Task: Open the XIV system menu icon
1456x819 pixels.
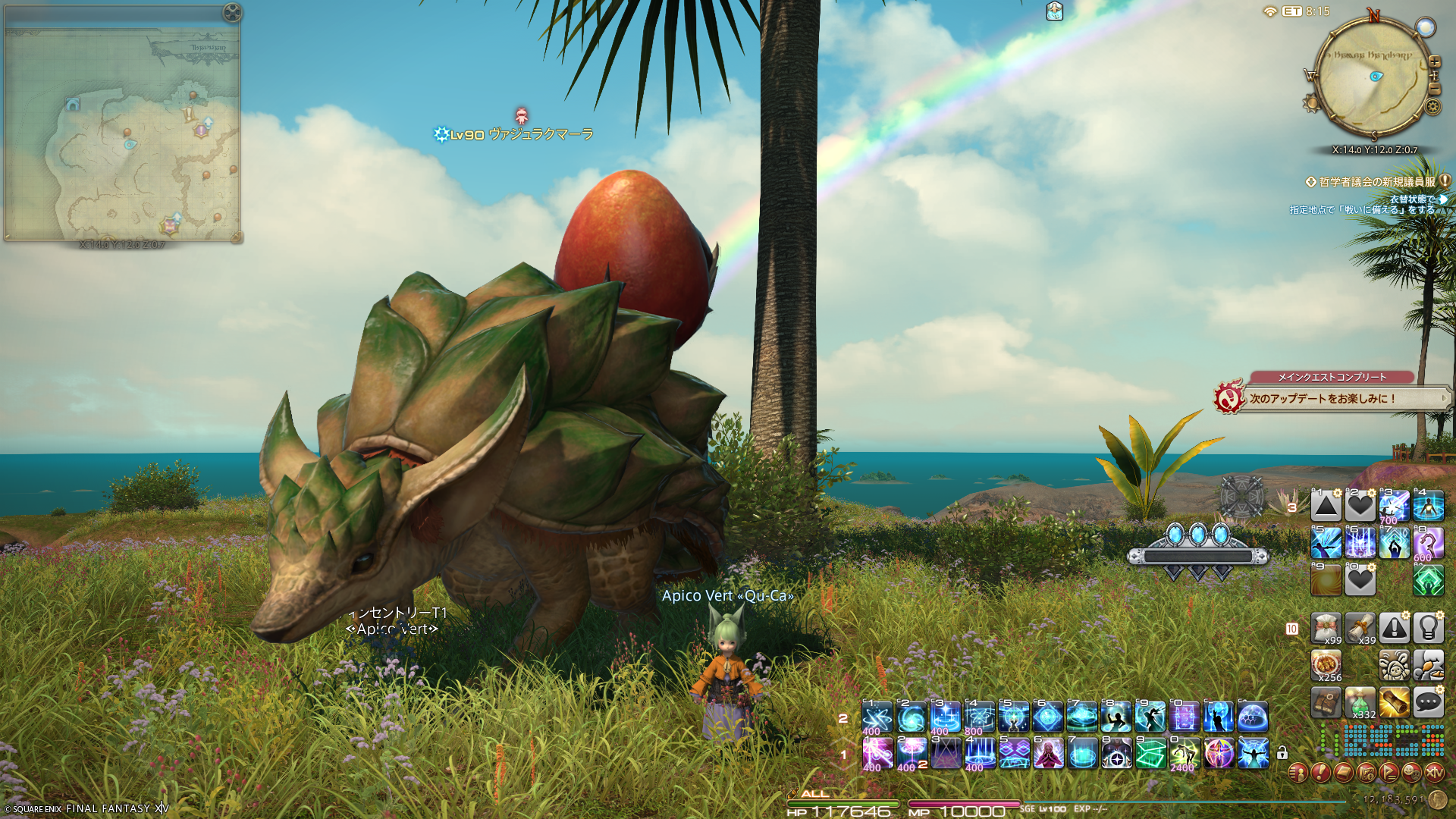Action: coord(1434,773)
